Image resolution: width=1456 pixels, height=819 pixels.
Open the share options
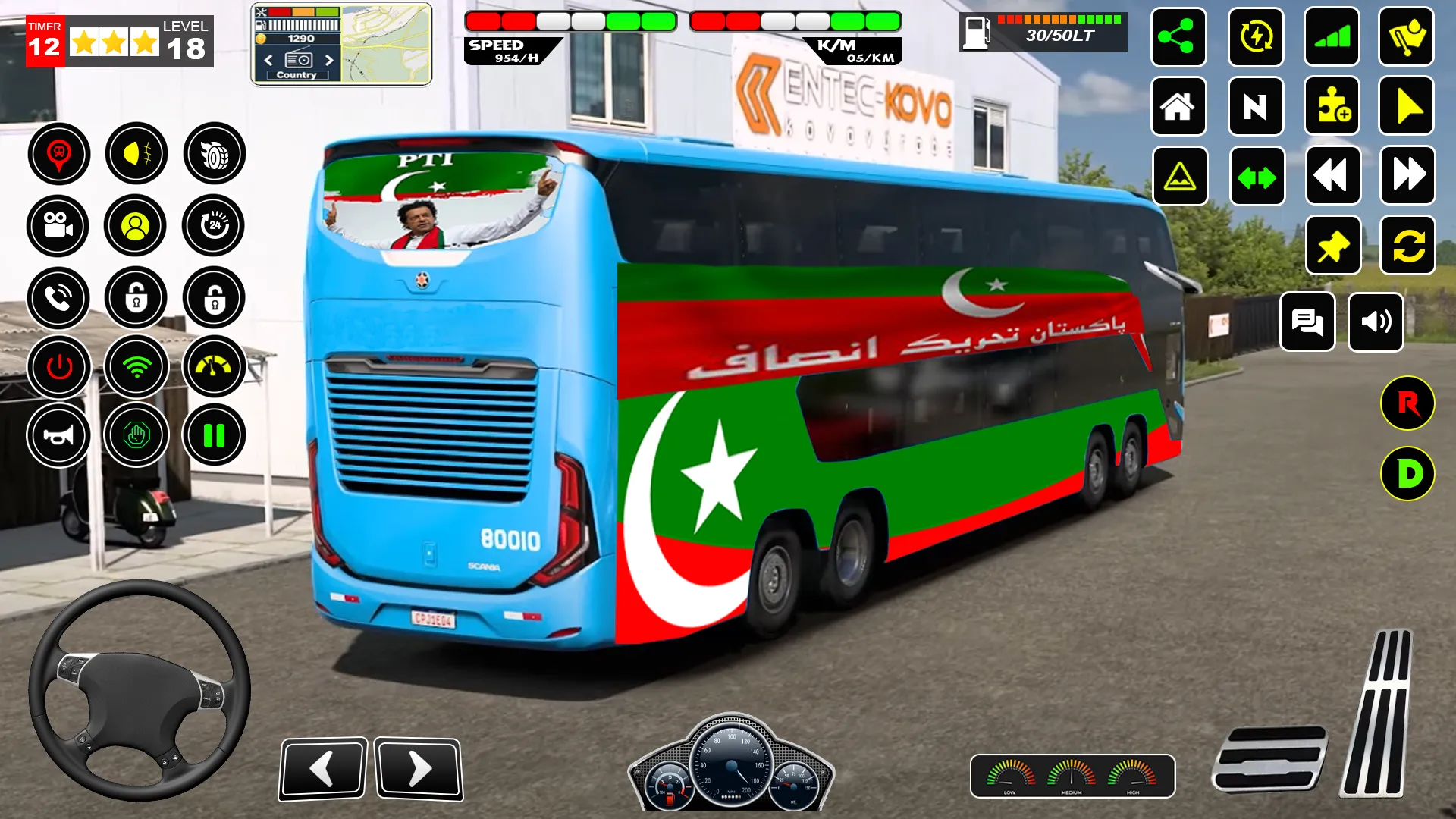click(1178, 38)
